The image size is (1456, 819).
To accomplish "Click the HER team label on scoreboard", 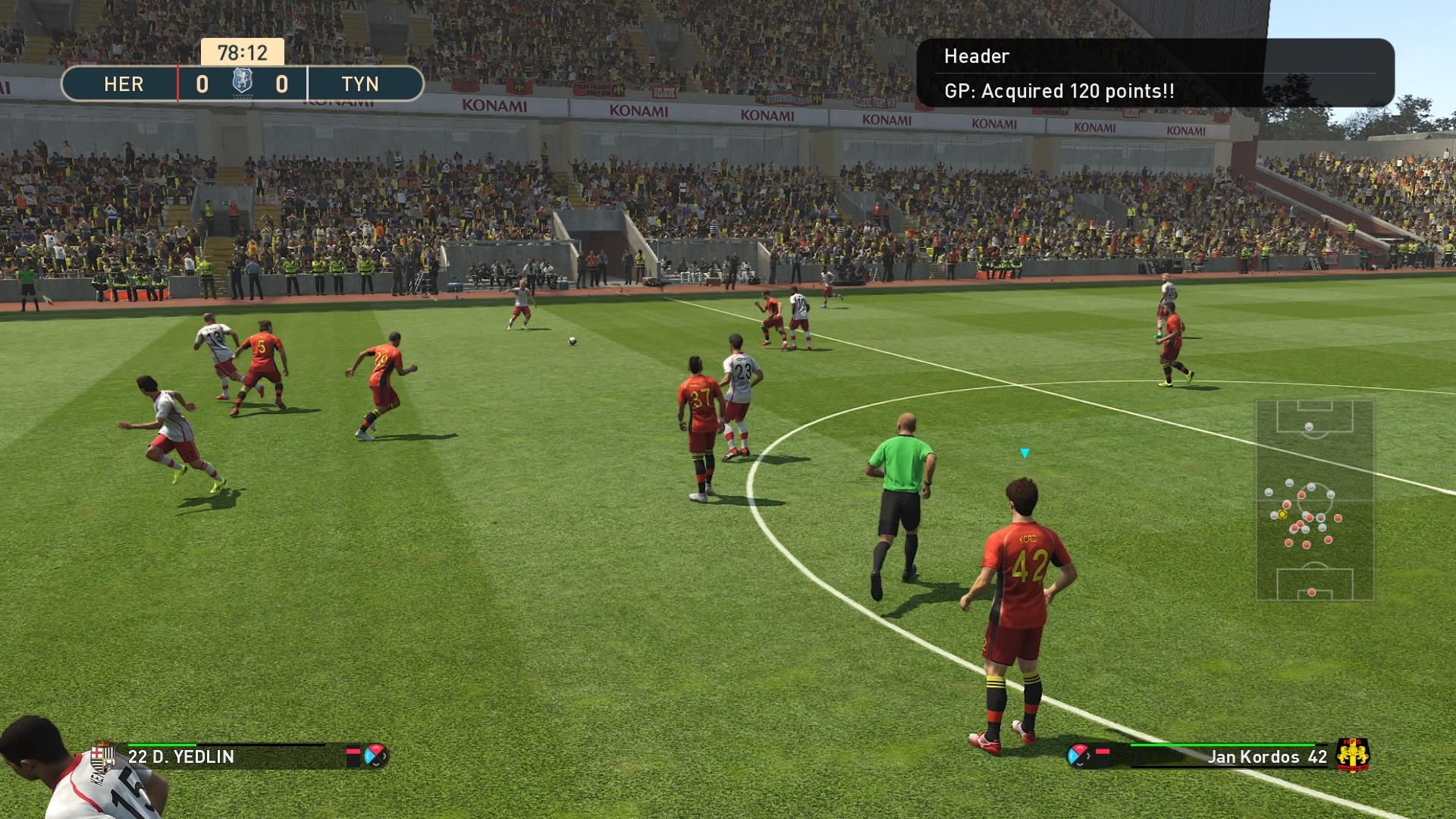I will [x=124, y=83].
